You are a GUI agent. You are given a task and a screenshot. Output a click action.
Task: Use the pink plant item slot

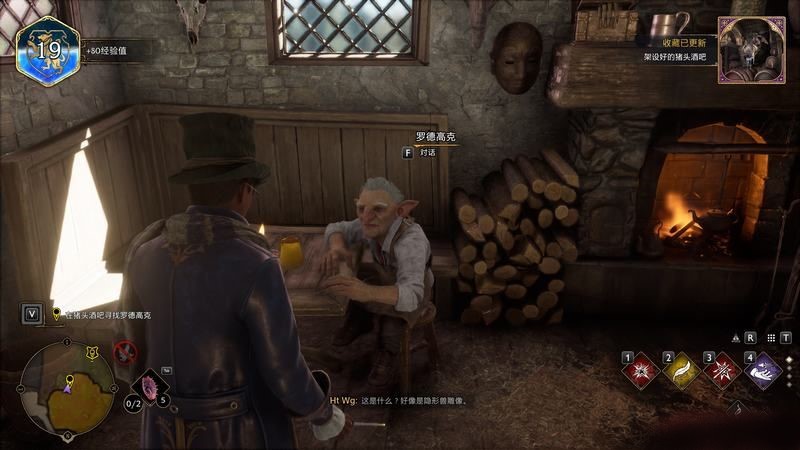pyautogui.click(x=150, y=386)
